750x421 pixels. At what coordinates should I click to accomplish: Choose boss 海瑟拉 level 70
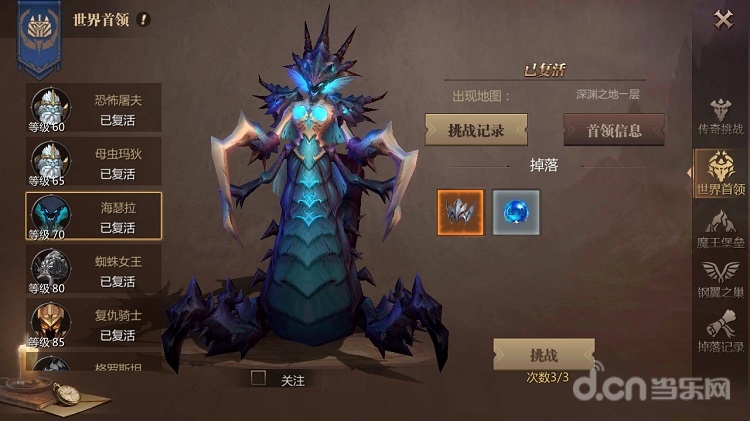(93, 218)
